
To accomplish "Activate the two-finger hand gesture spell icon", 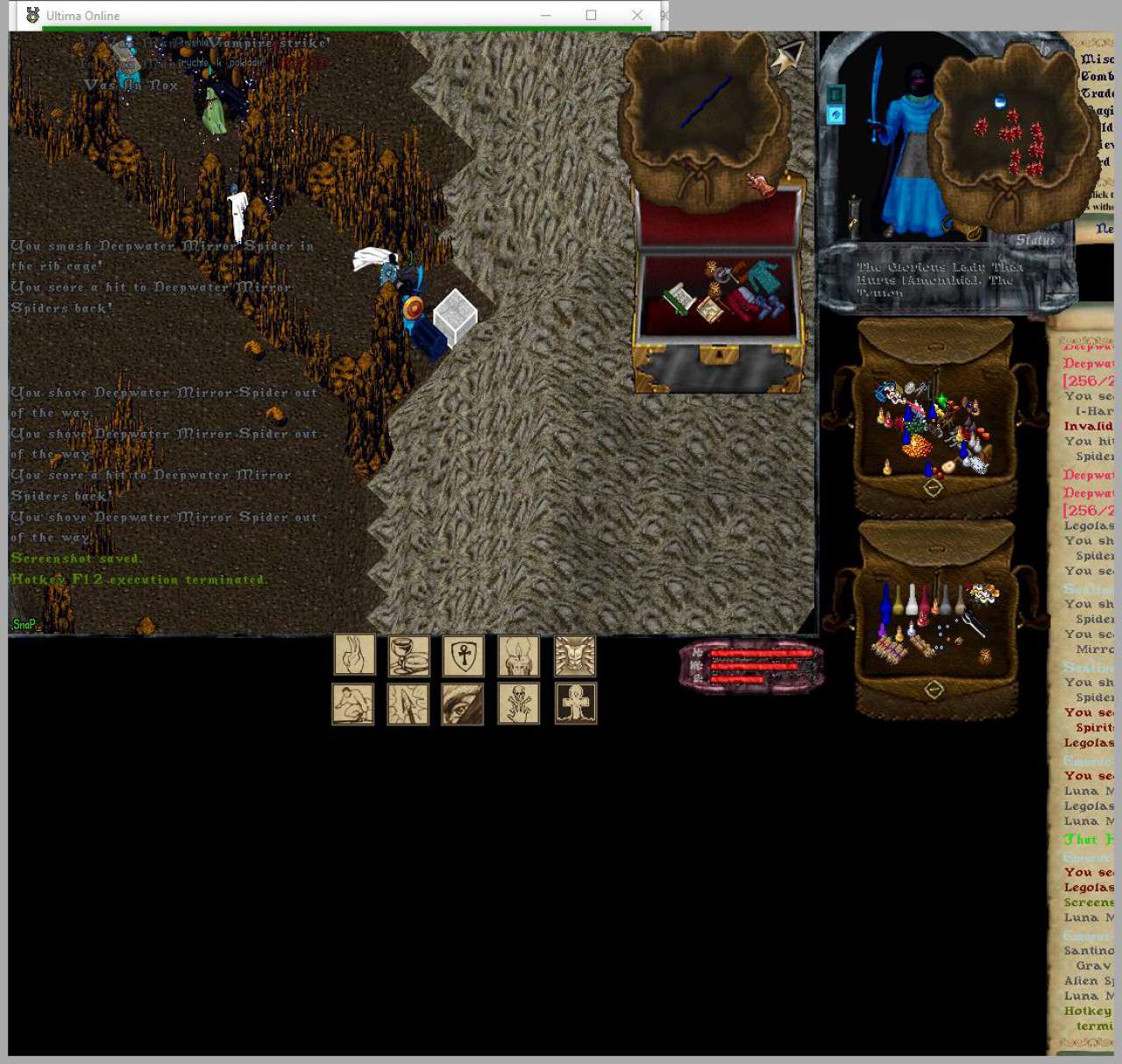I will 354,654.
